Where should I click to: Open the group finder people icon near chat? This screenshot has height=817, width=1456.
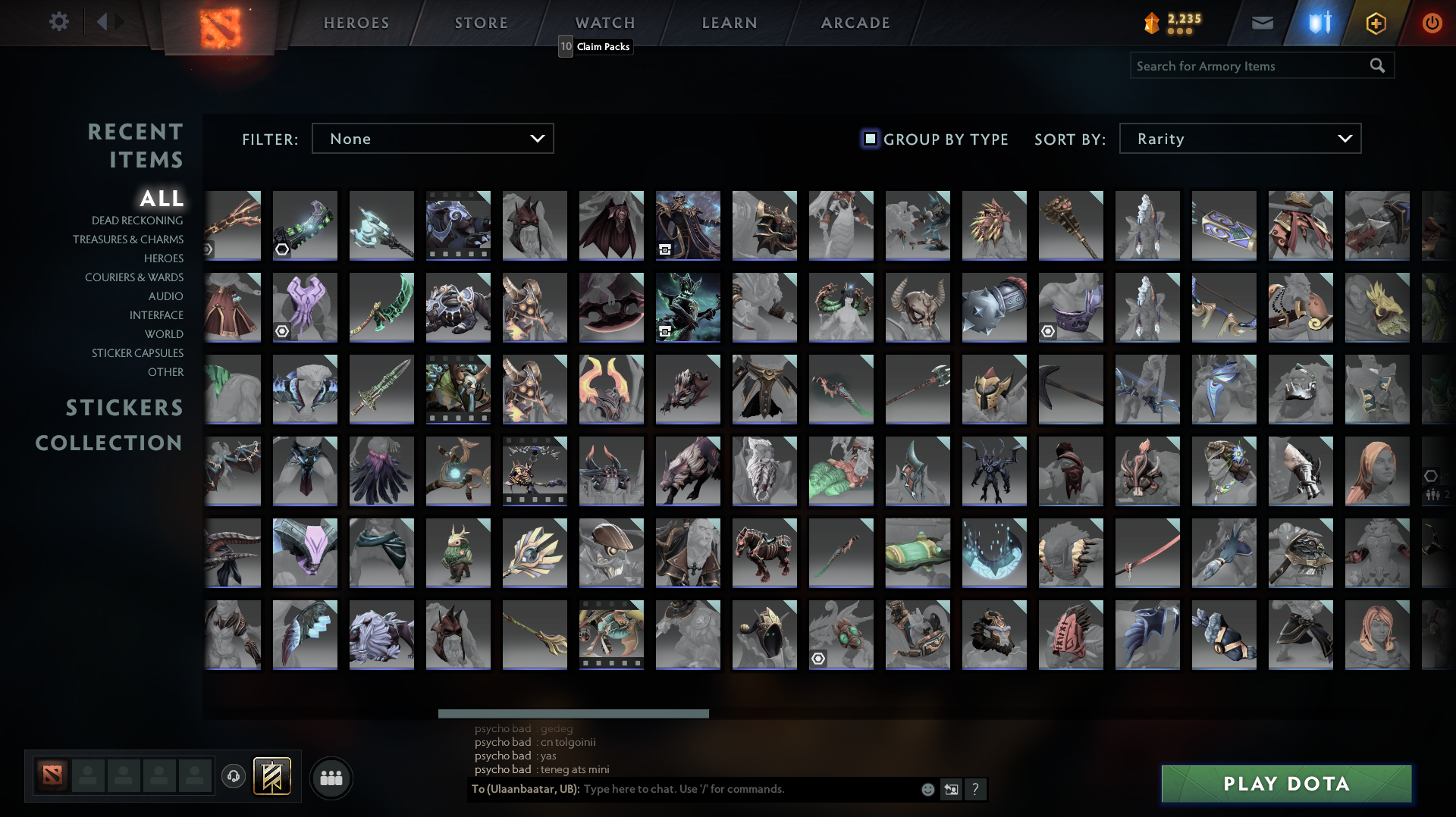[x=331, y=778]
